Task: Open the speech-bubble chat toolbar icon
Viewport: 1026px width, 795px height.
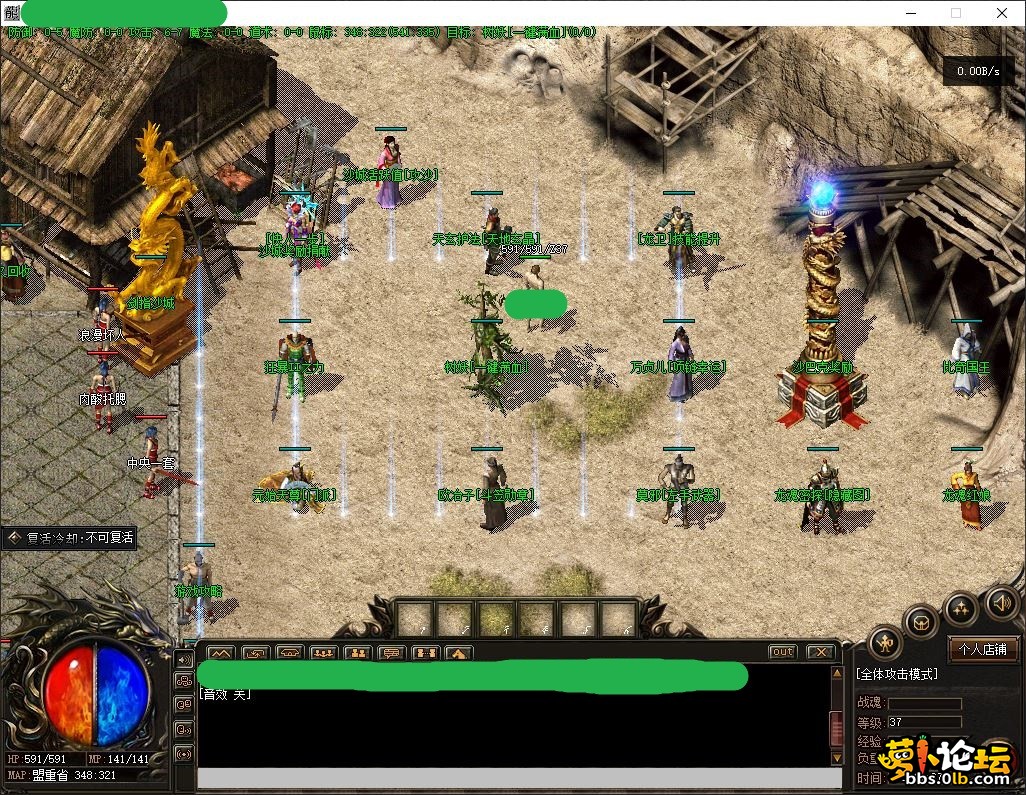Action: click(391, 653)
